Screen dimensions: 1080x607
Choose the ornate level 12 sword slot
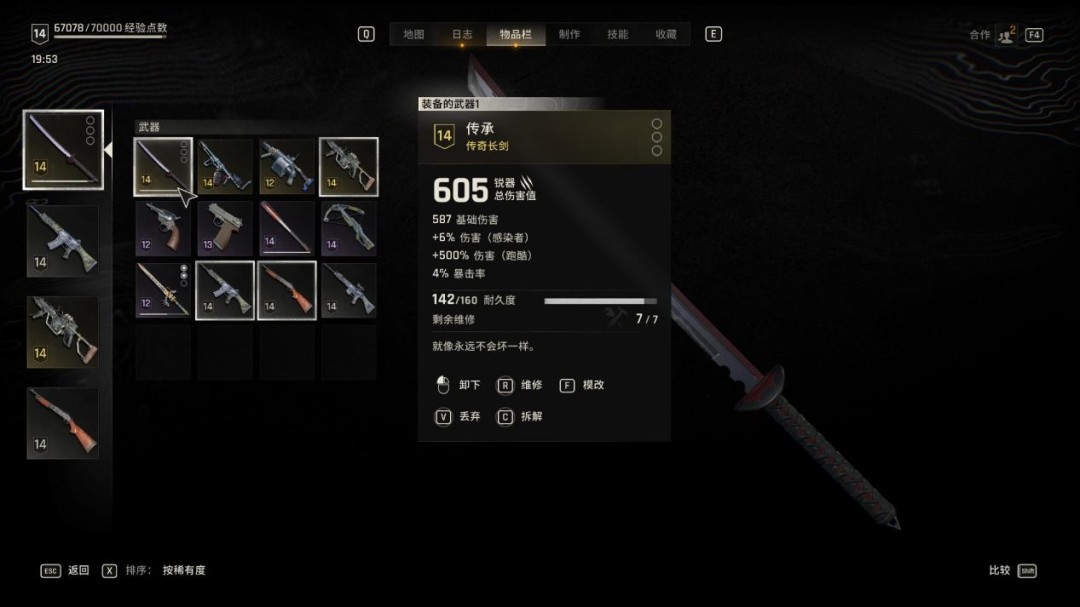(163, 290)
